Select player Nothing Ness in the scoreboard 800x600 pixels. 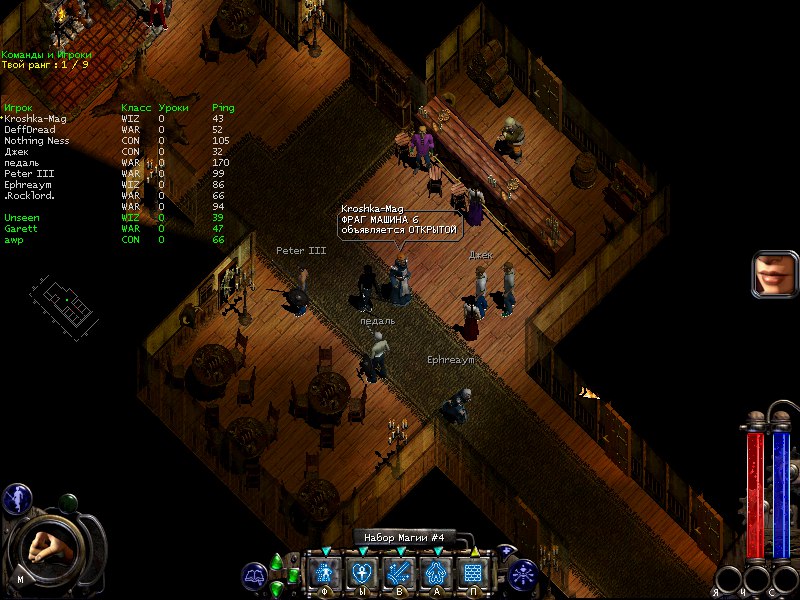coord(37,140)
